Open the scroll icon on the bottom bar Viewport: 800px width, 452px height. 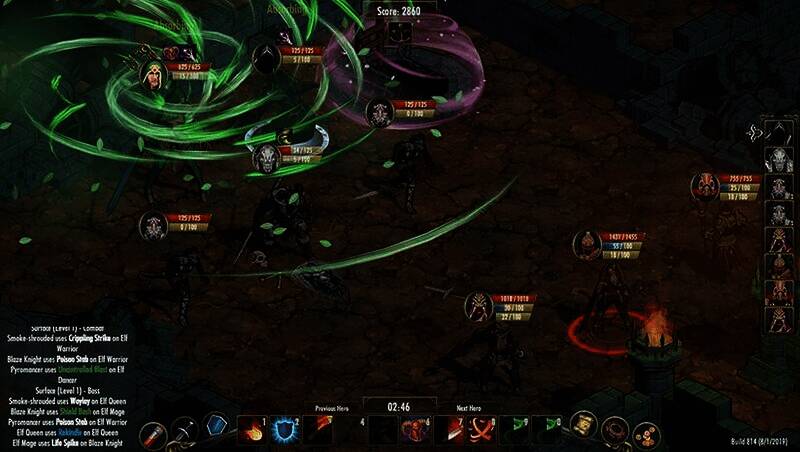pyautogui.click(x=584, y=428)
